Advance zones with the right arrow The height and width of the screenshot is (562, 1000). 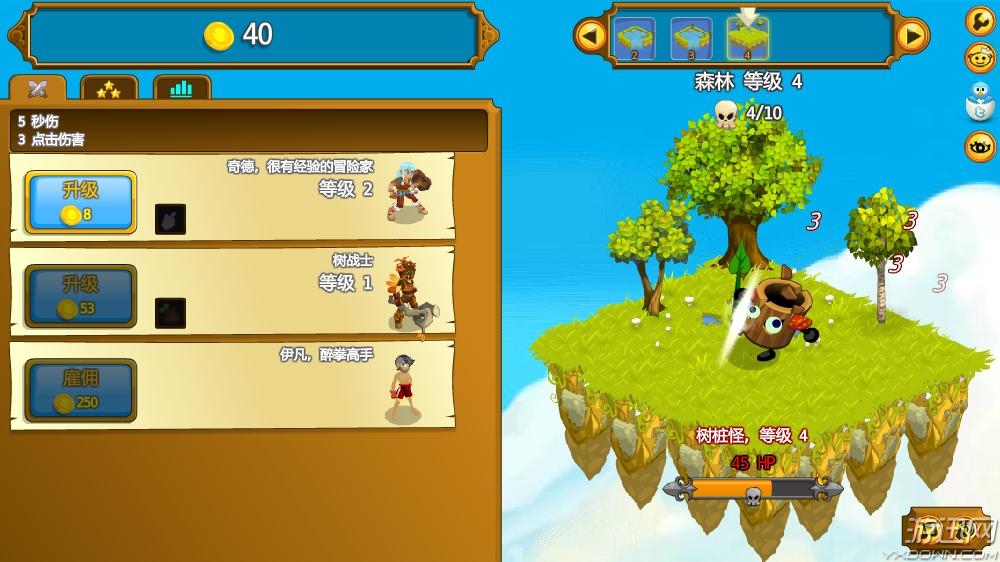pos(911,37)
